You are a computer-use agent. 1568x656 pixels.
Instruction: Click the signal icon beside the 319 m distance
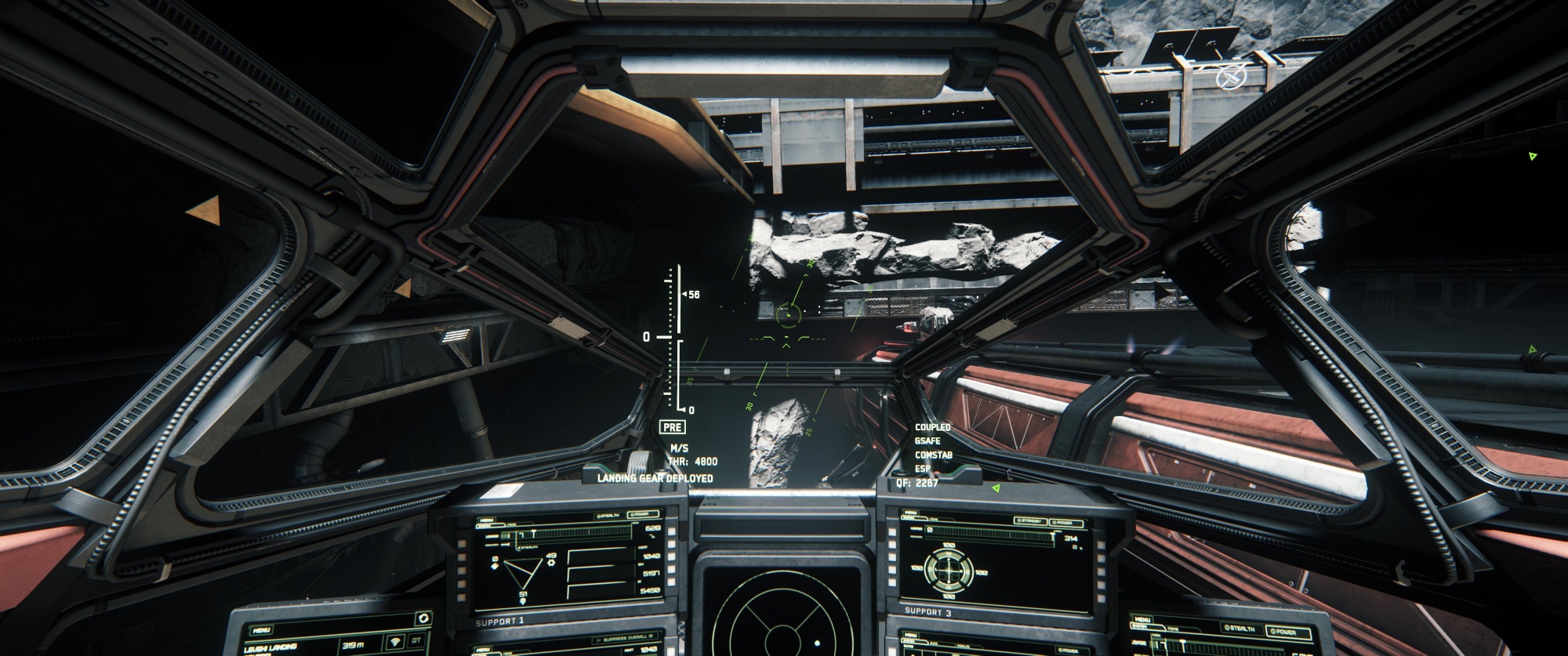394,641
